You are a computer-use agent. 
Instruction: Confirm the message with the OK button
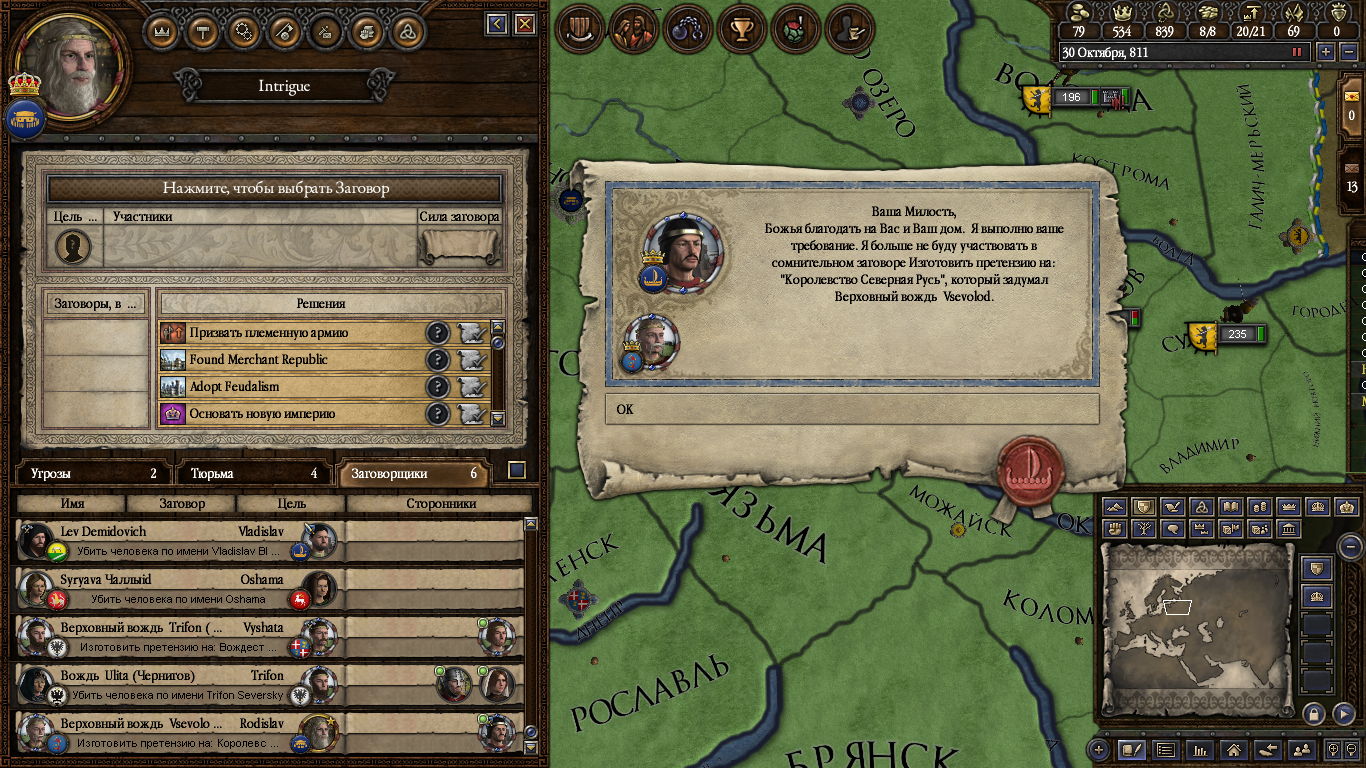pyautogui.click(x=851, y=409)
